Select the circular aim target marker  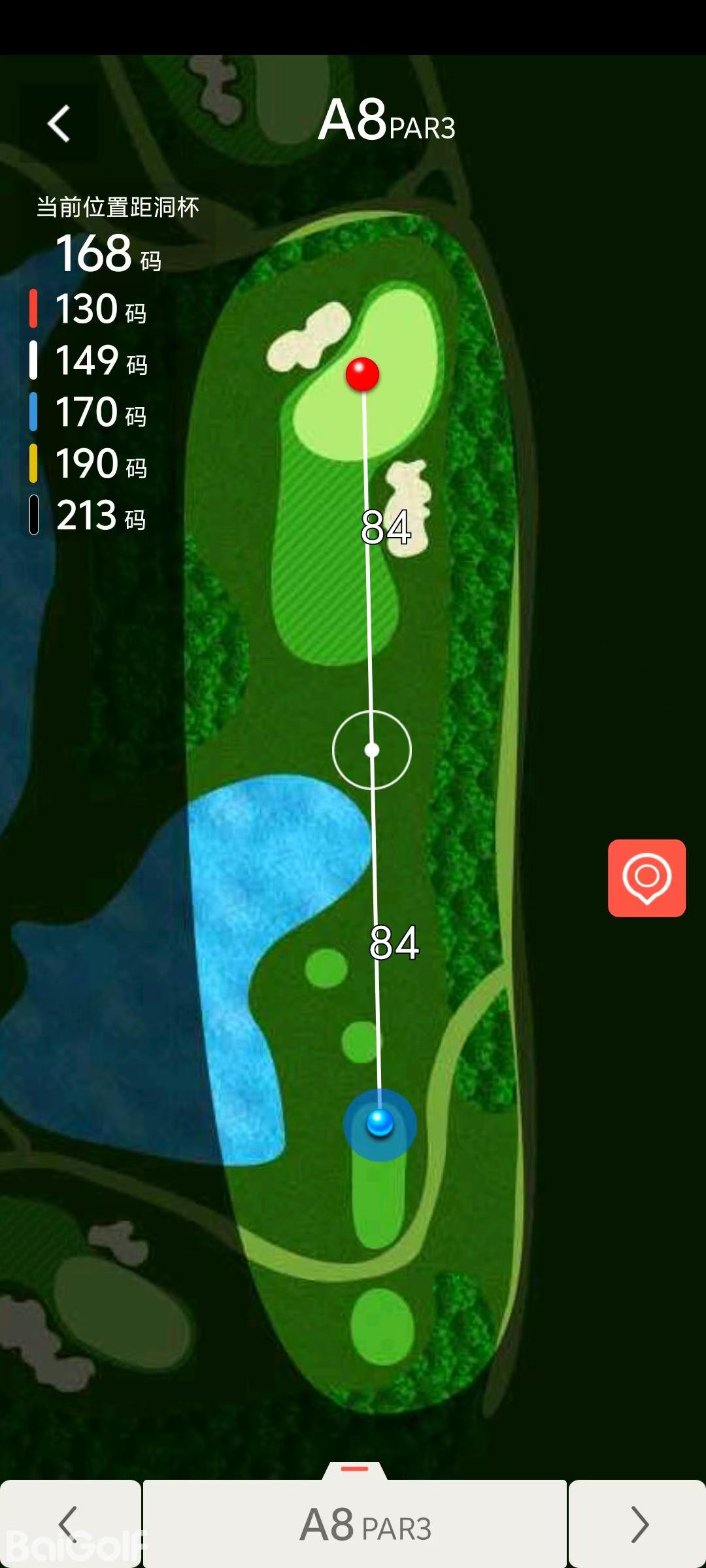(372, 749)
